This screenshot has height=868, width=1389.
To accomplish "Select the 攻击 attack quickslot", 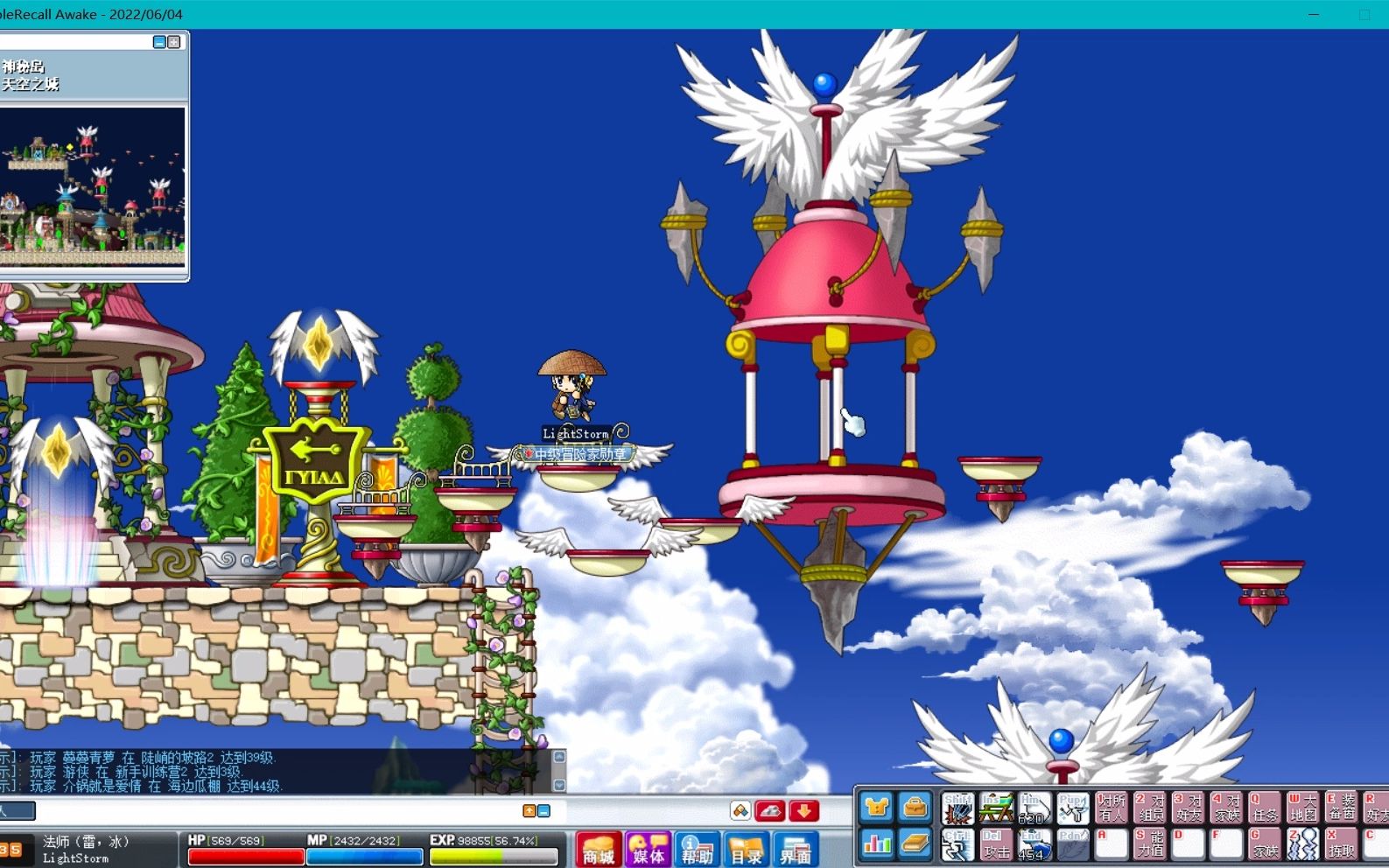I will 996,844.
